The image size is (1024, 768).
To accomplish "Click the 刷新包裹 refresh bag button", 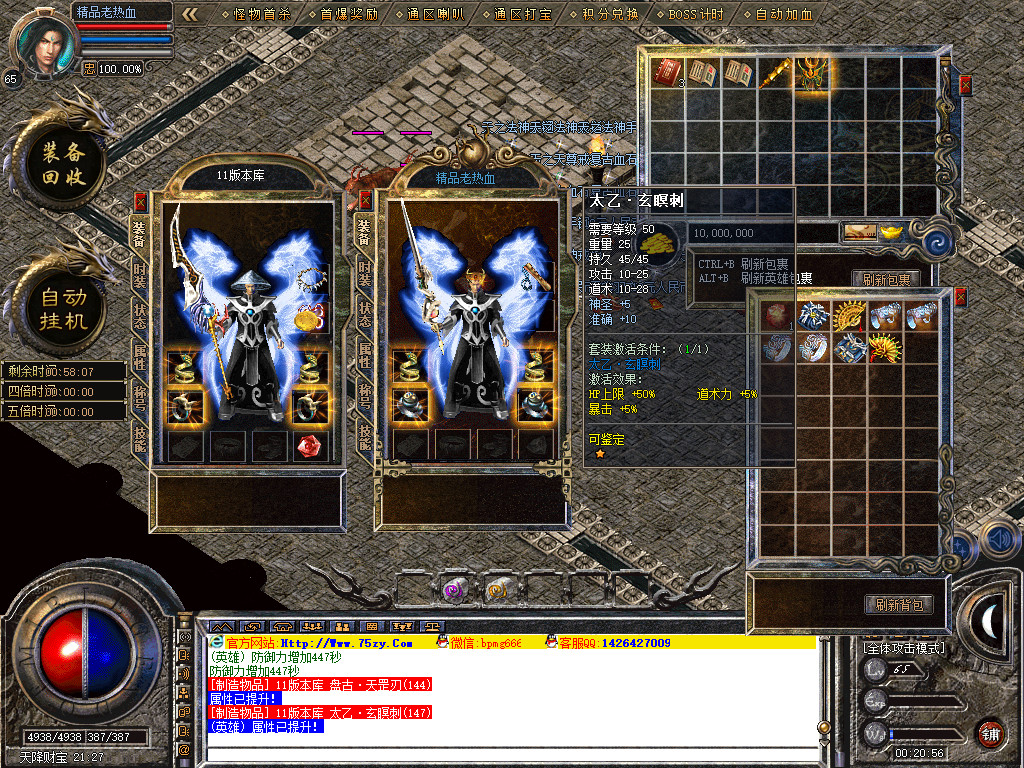I will (x=885, y=279).
